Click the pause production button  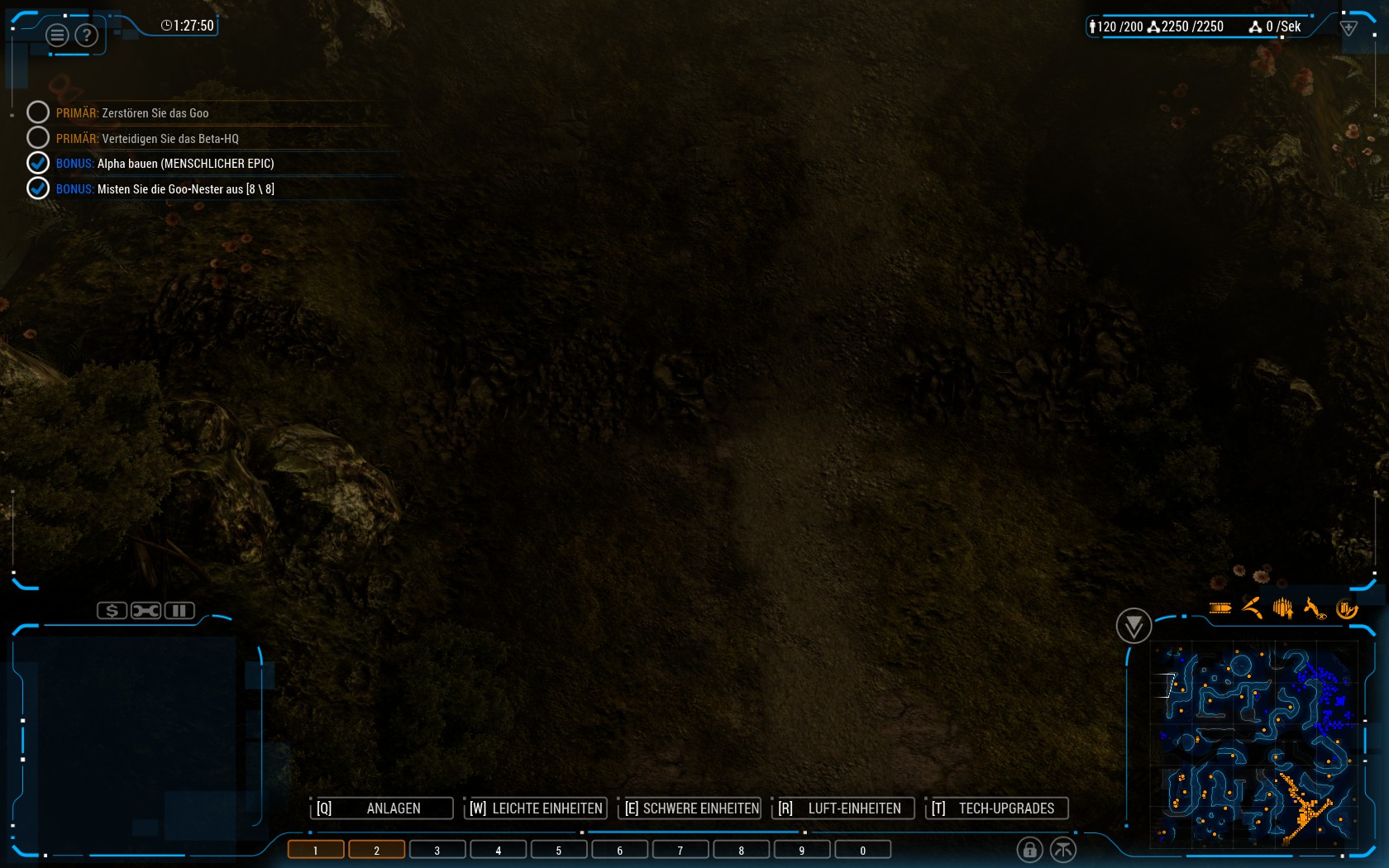179,611
